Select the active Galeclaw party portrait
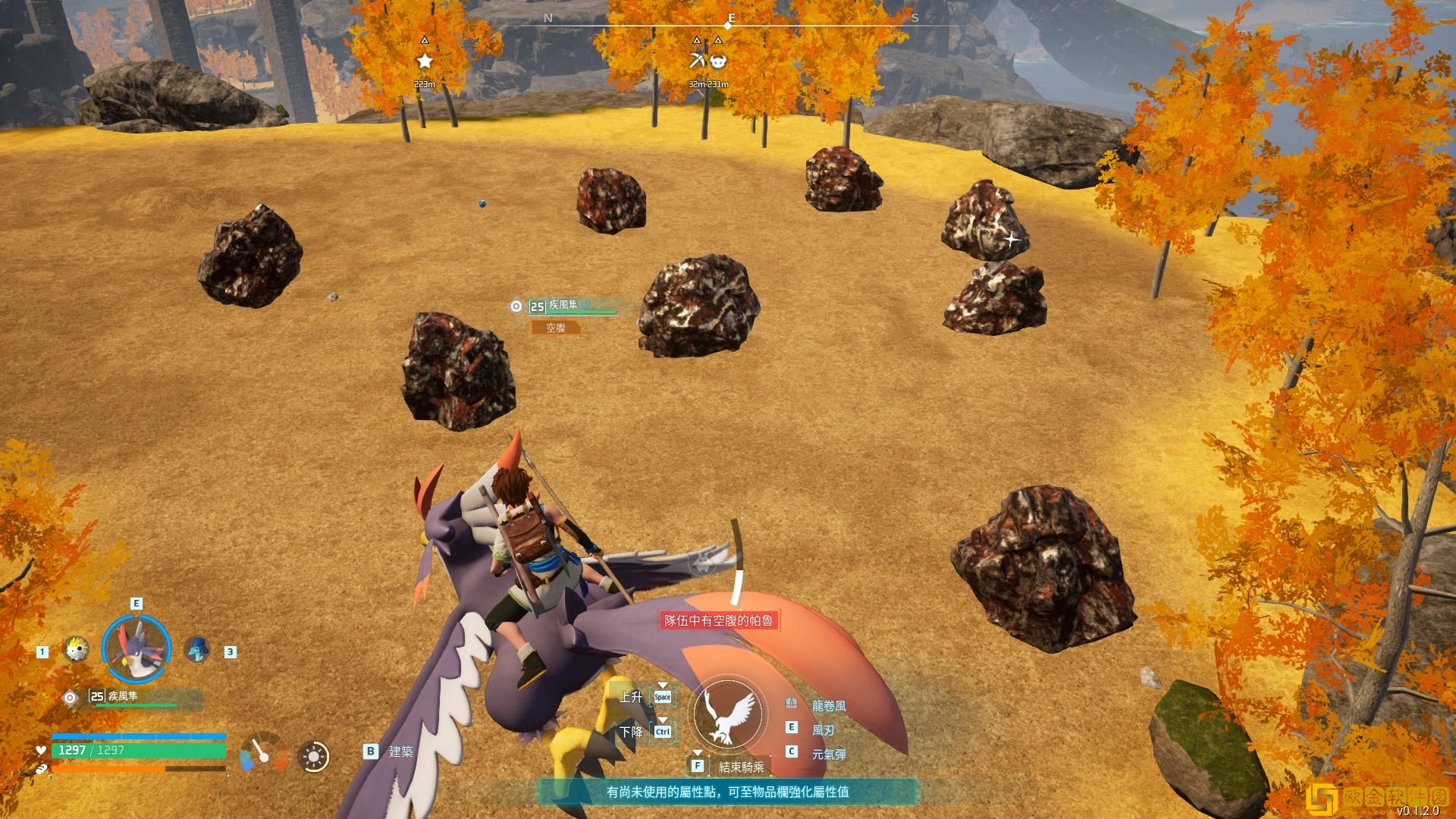The height and width of the screenshot is (819, 1456). tap(136, 649)
